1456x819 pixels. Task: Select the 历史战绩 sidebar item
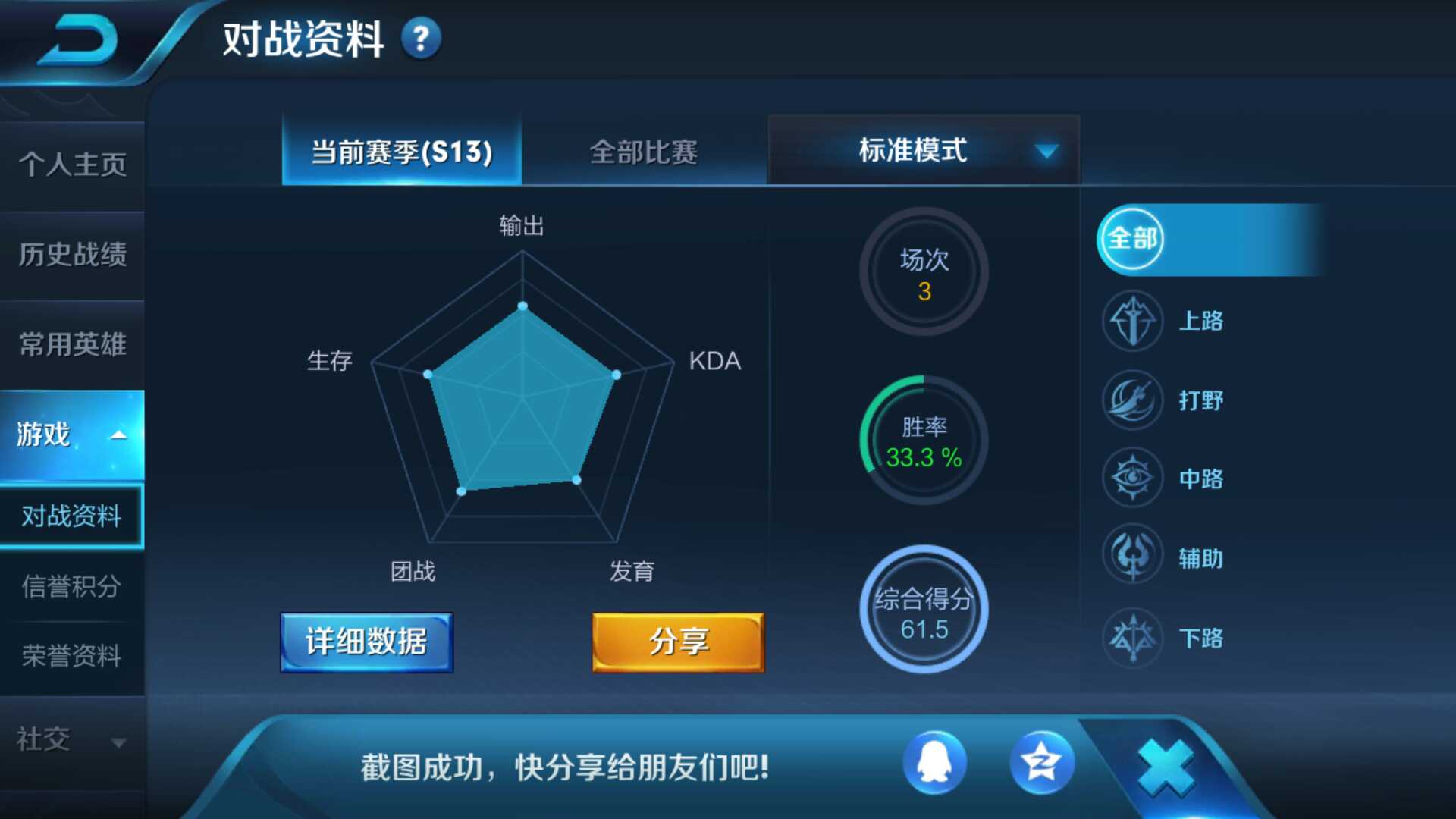click(x=72, y=256)
